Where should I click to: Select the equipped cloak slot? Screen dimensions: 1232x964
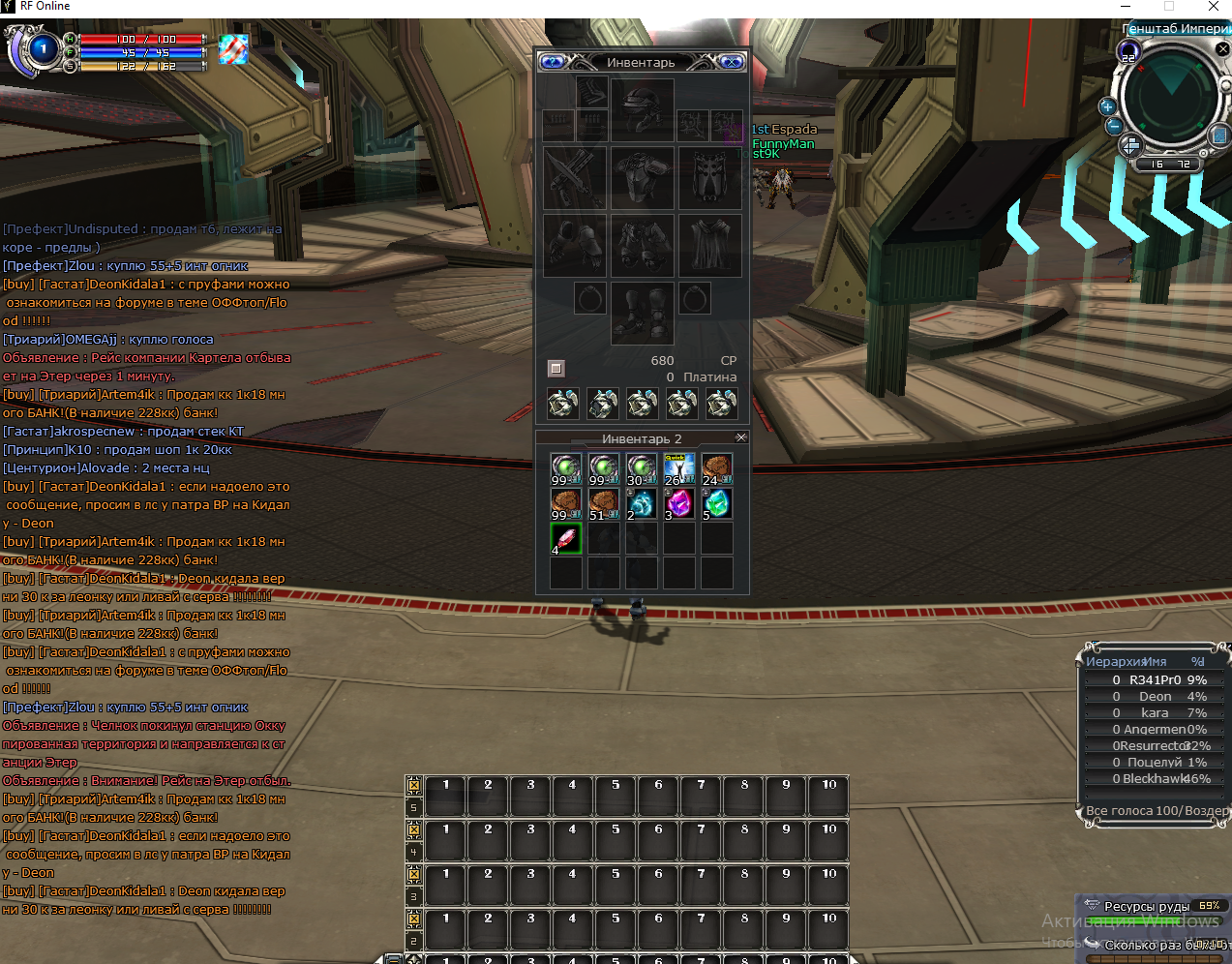click(x=709, y=246)
